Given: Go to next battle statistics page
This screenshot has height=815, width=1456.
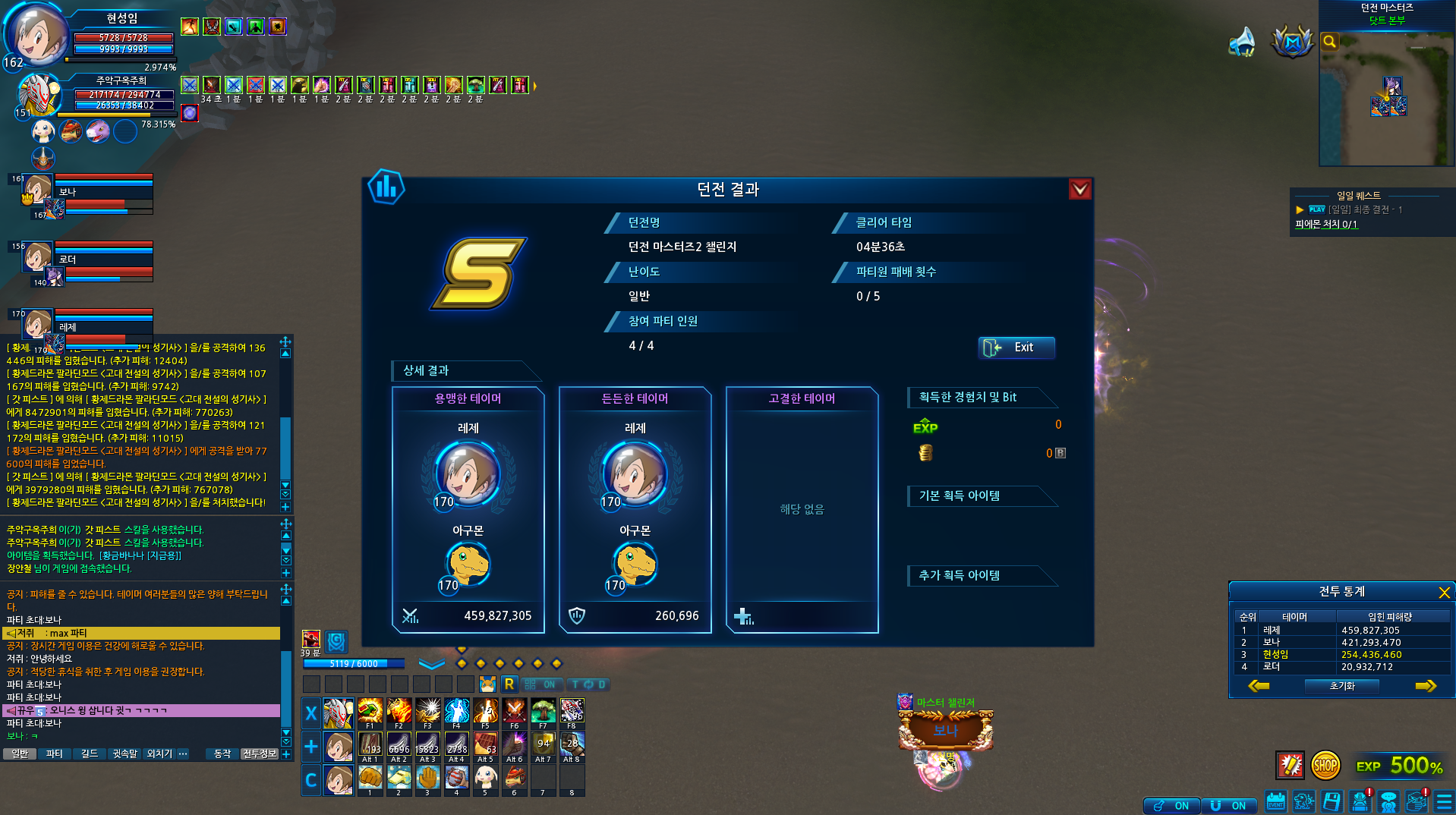Looking at the screenshot, I should pyautogui.click(x=1426, y=686).
